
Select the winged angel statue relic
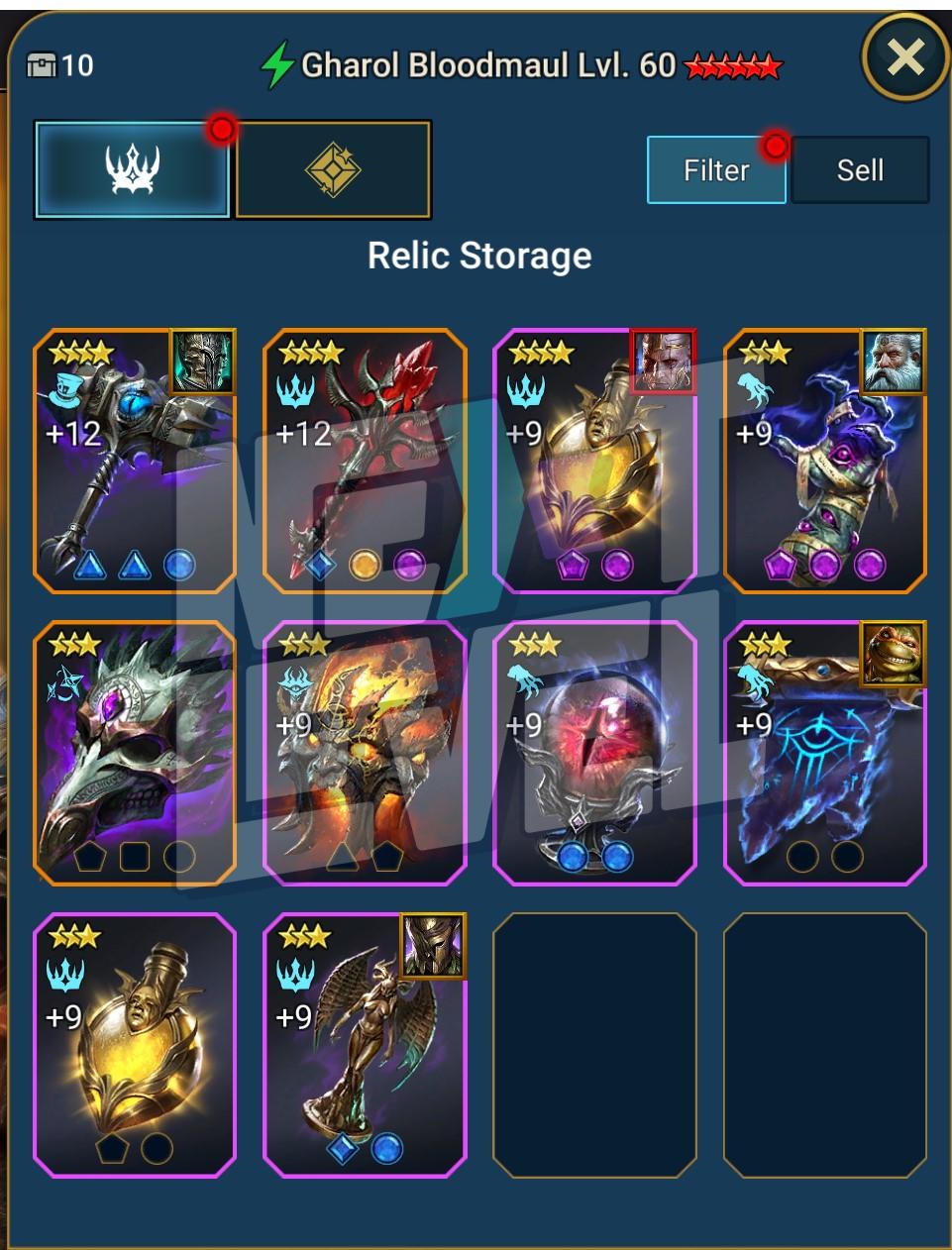click(365, 1045)
